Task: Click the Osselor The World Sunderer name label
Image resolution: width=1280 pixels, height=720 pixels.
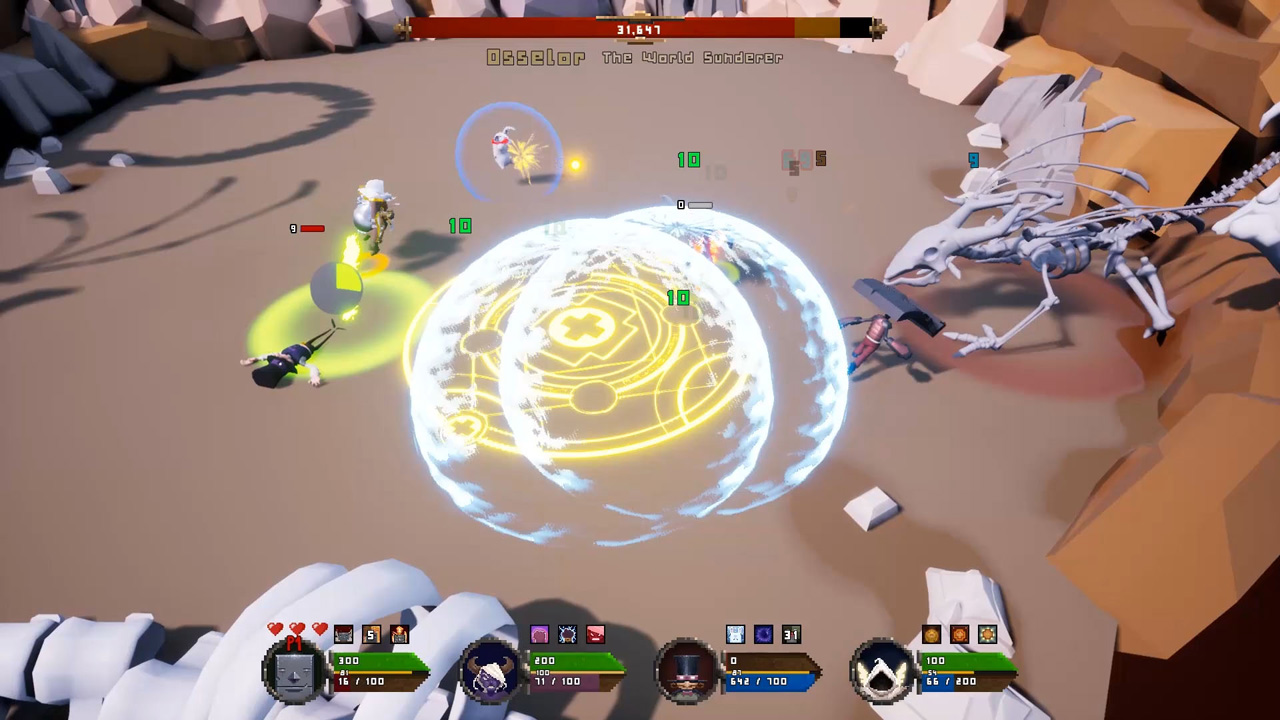Action: (x=637, y=57)
